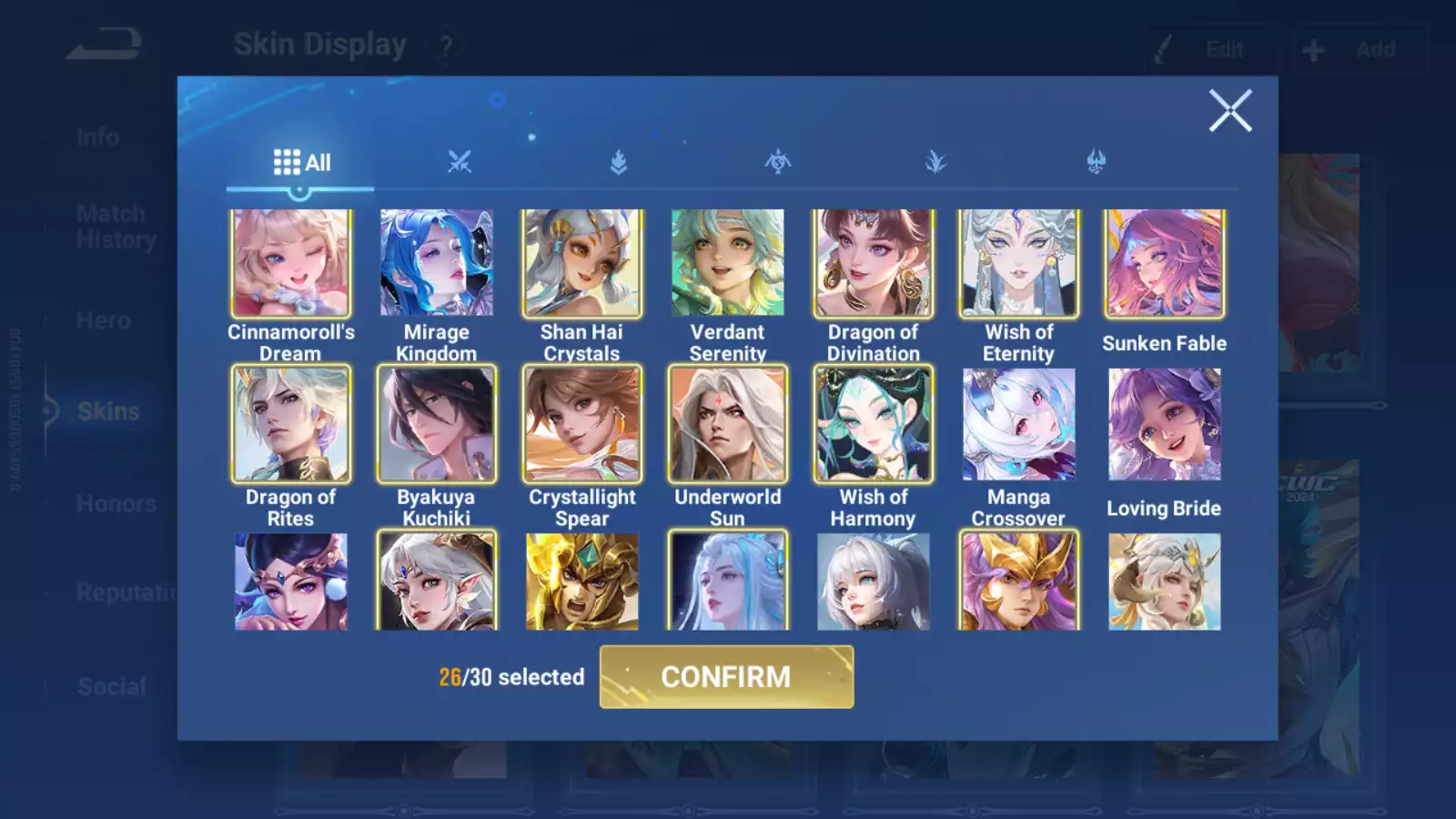Screen dimensions: 1456x819
Task: Select the Cinnamoroll's Dream skin
Action: (290, 263)
